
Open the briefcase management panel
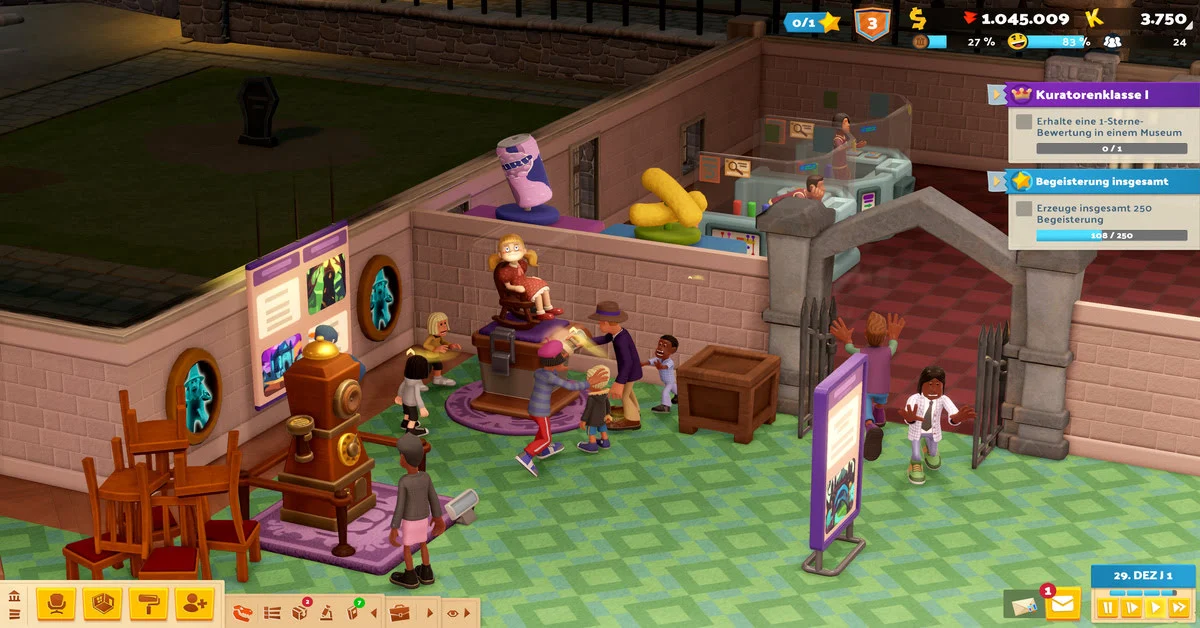(400, 612)
